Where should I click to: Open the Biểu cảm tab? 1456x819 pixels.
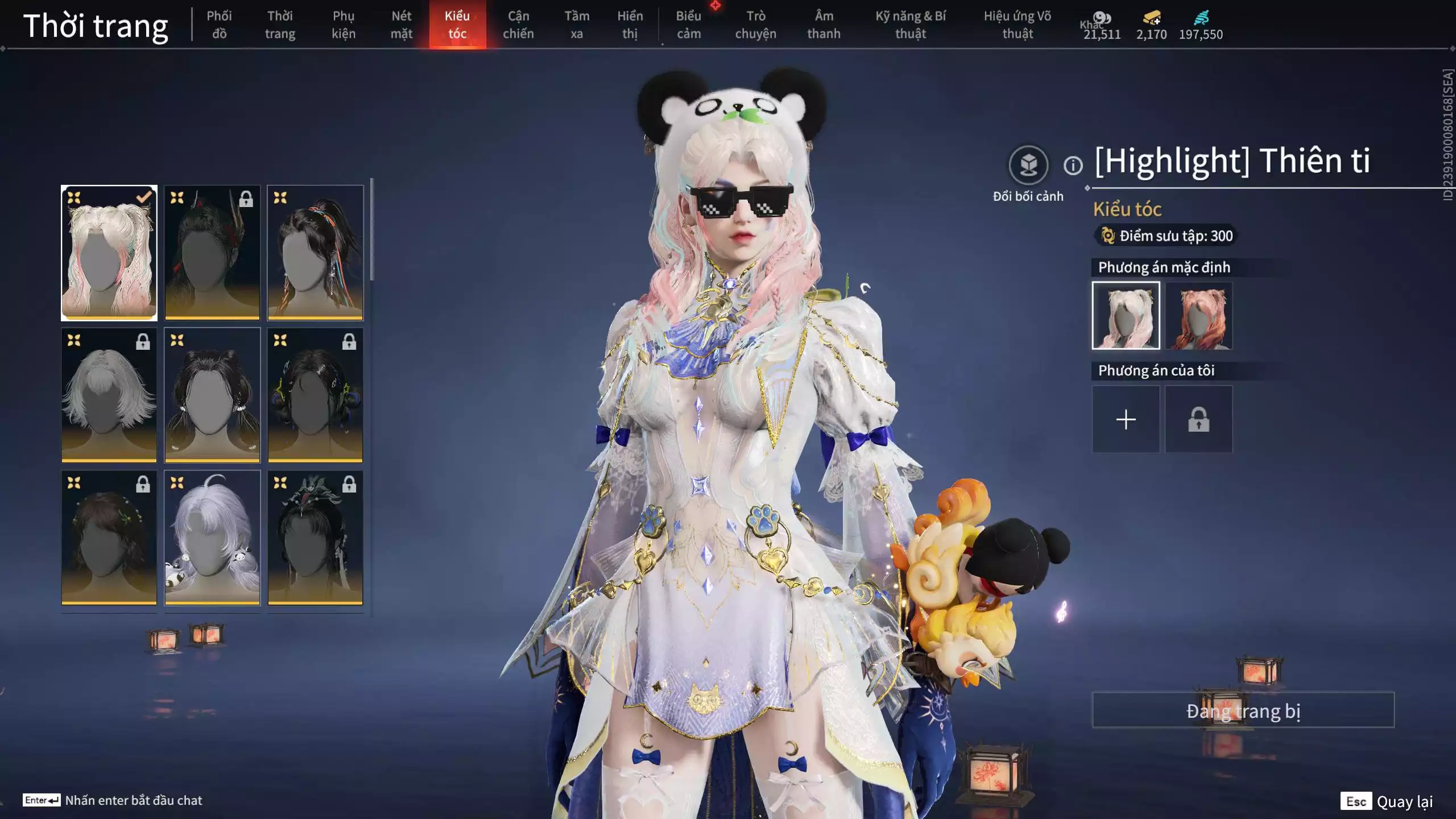(688, 24)
